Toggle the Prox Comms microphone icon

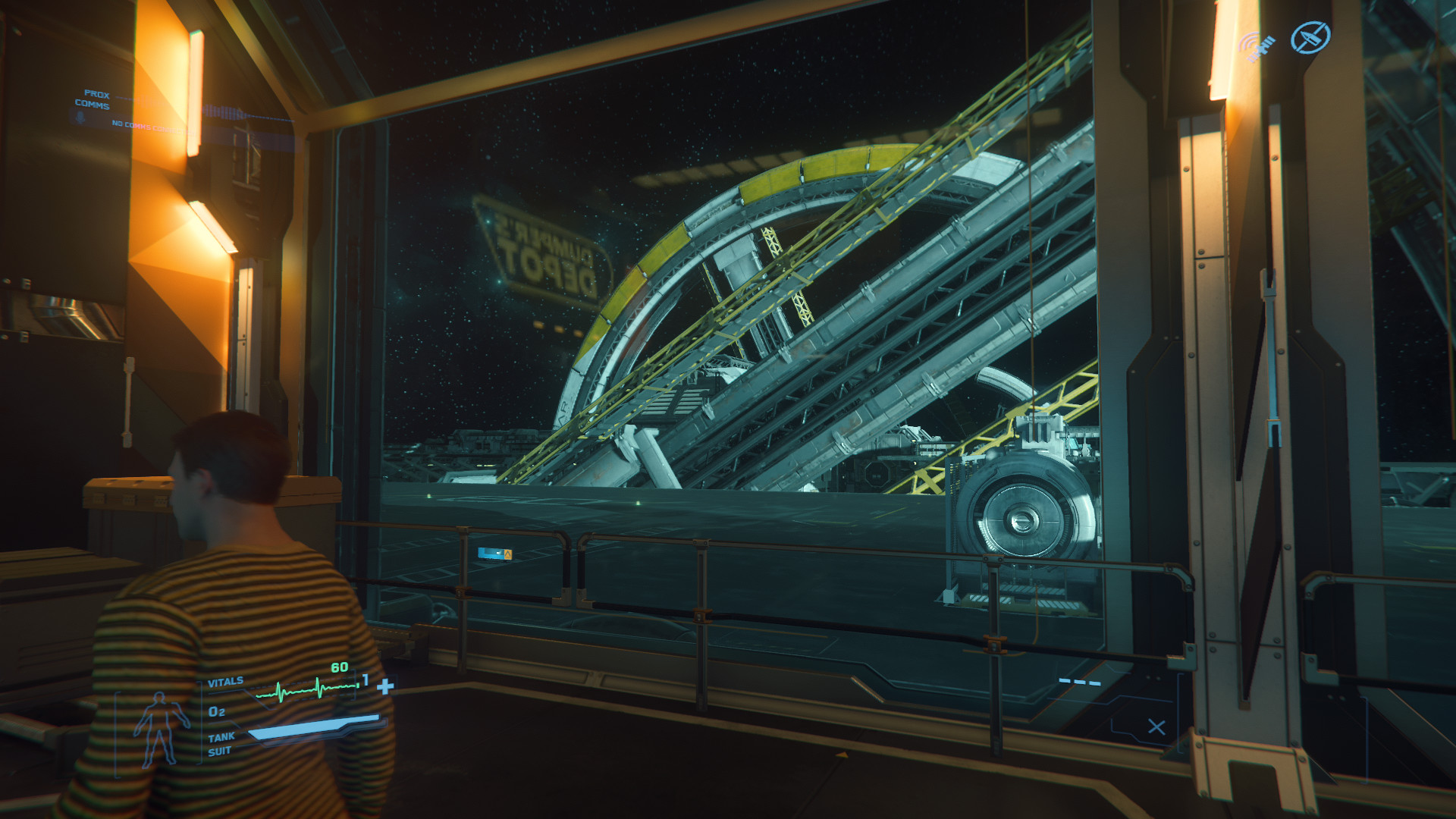[79, 118]
